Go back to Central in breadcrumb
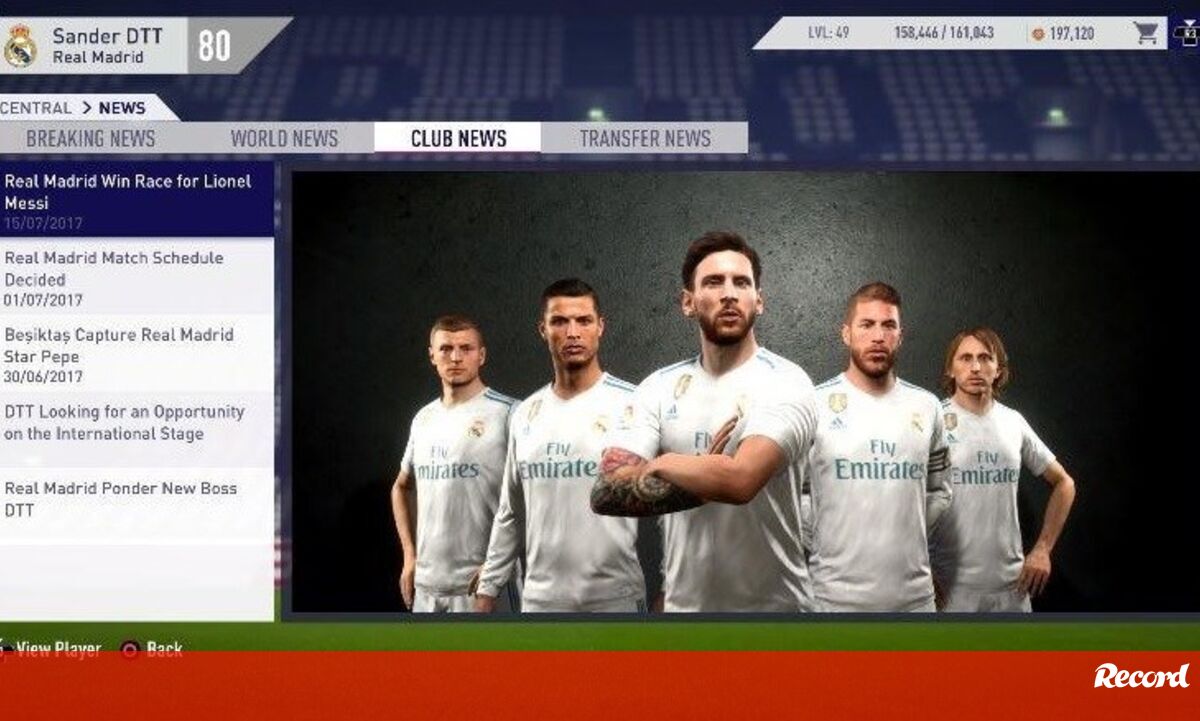Image resolution: width=1200 pixels, height=721 pixels. (36, 108)
